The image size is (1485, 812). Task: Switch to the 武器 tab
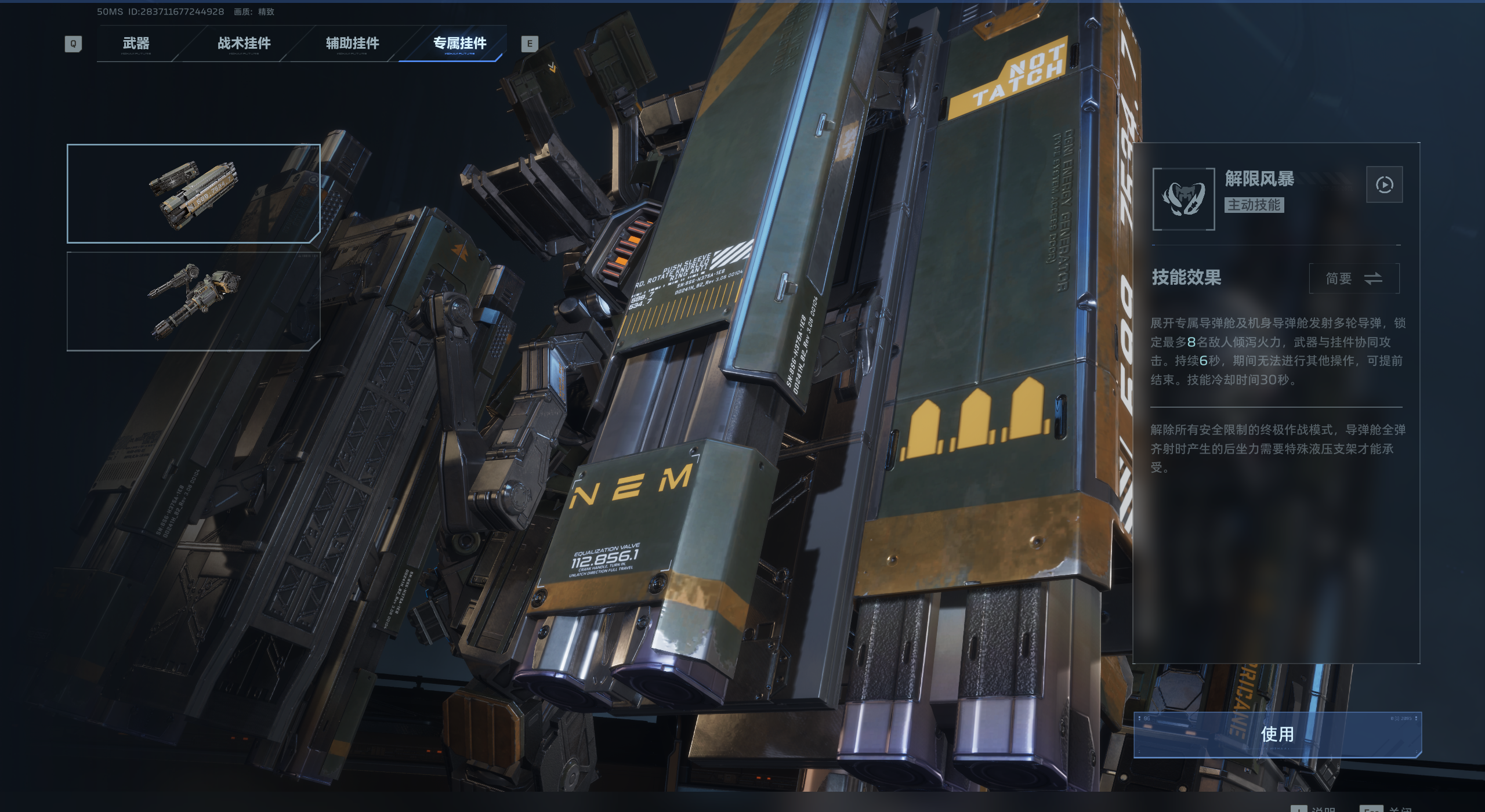point(136,43)
